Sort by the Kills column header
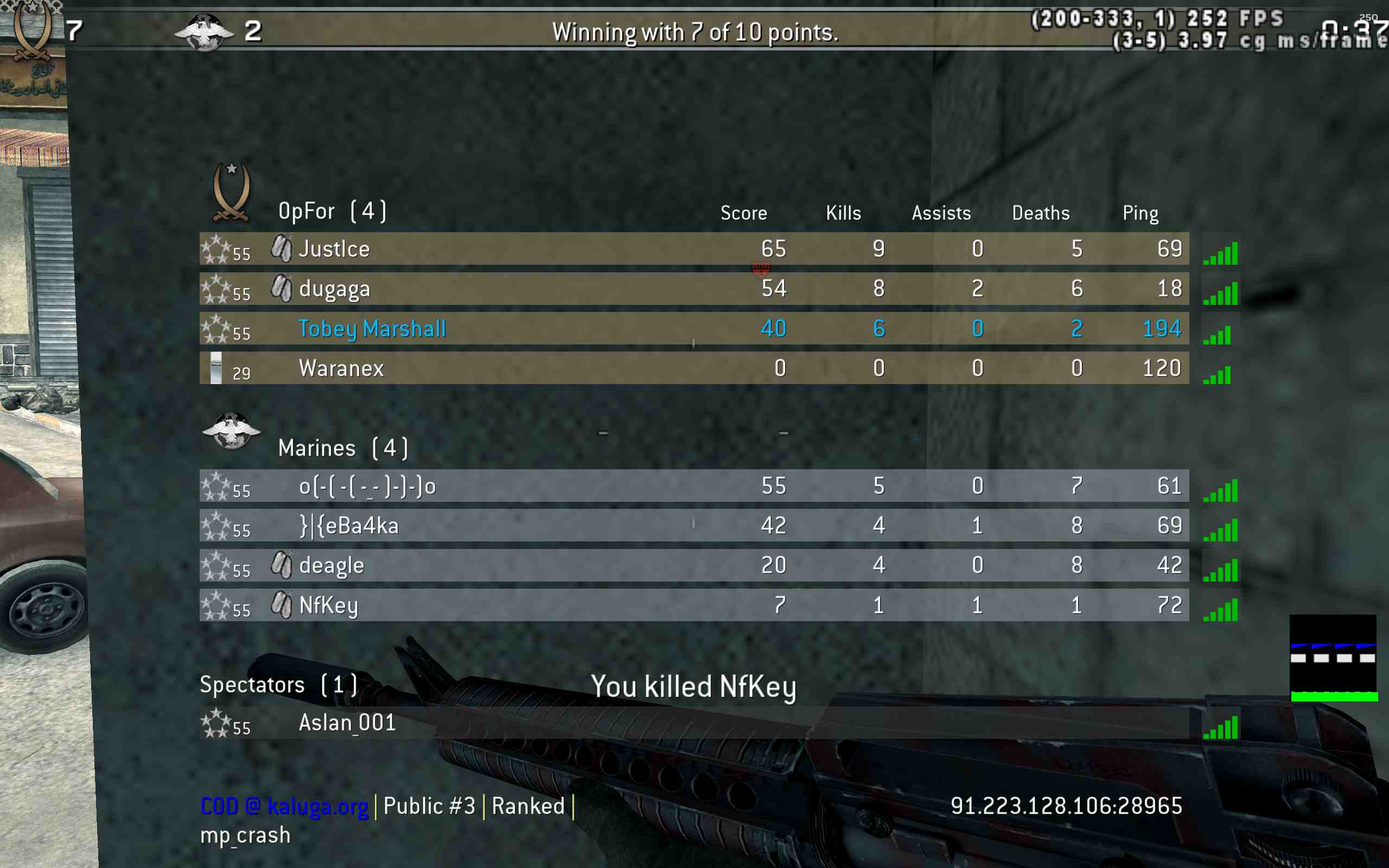Image resolution: width=1389 pixels, height=868 pixels. pyautogui.click(x=843, y=213)
